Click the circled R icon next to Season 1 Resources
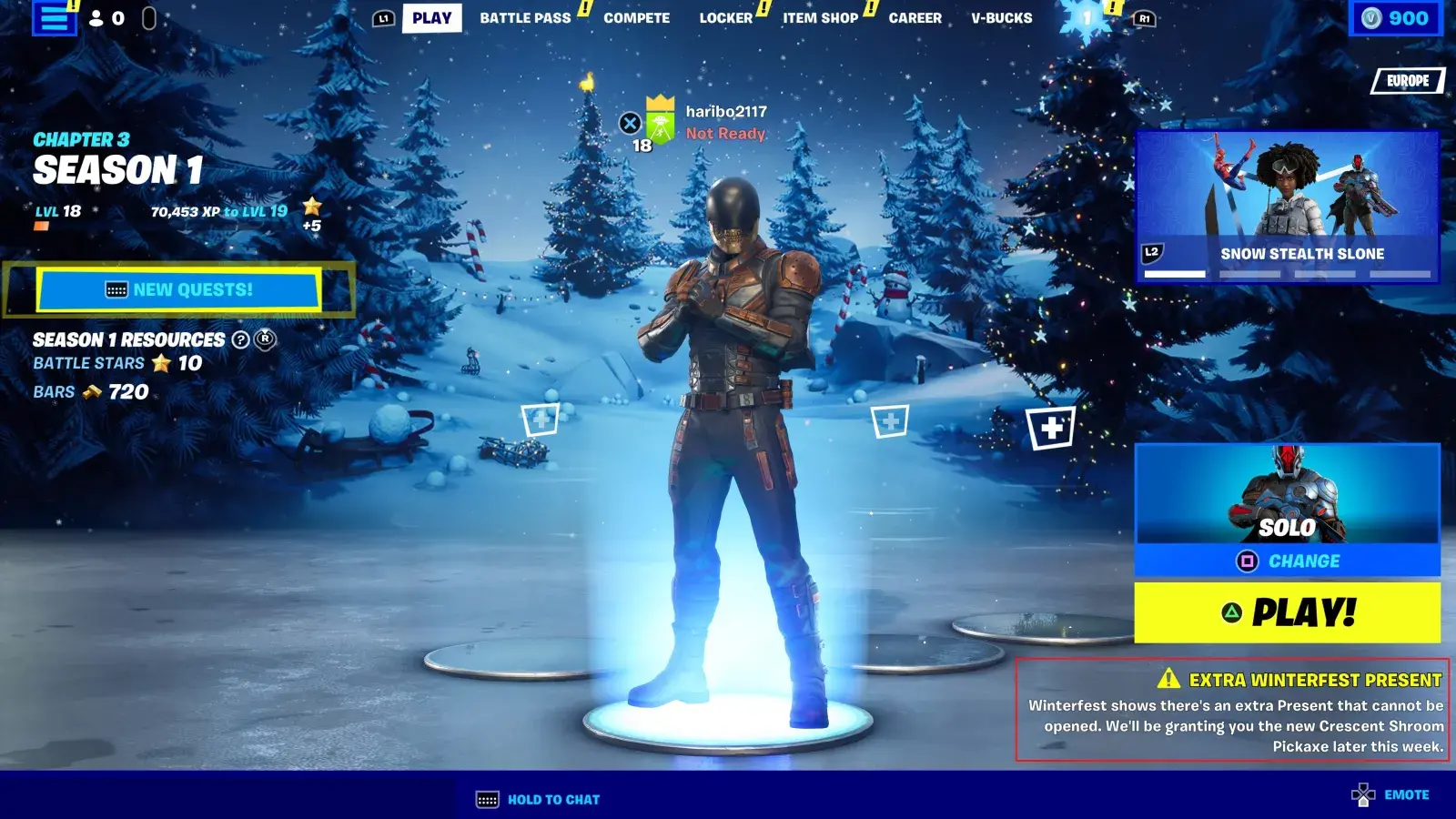The image size is (1456, 819). click(x=265, y=340)
